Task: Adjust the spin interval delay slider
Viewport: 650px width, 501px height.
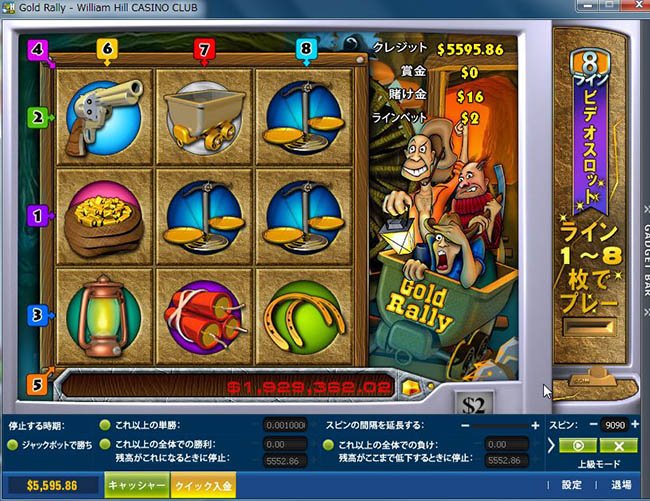Action: pyautogui.click(x=500, y=425)
